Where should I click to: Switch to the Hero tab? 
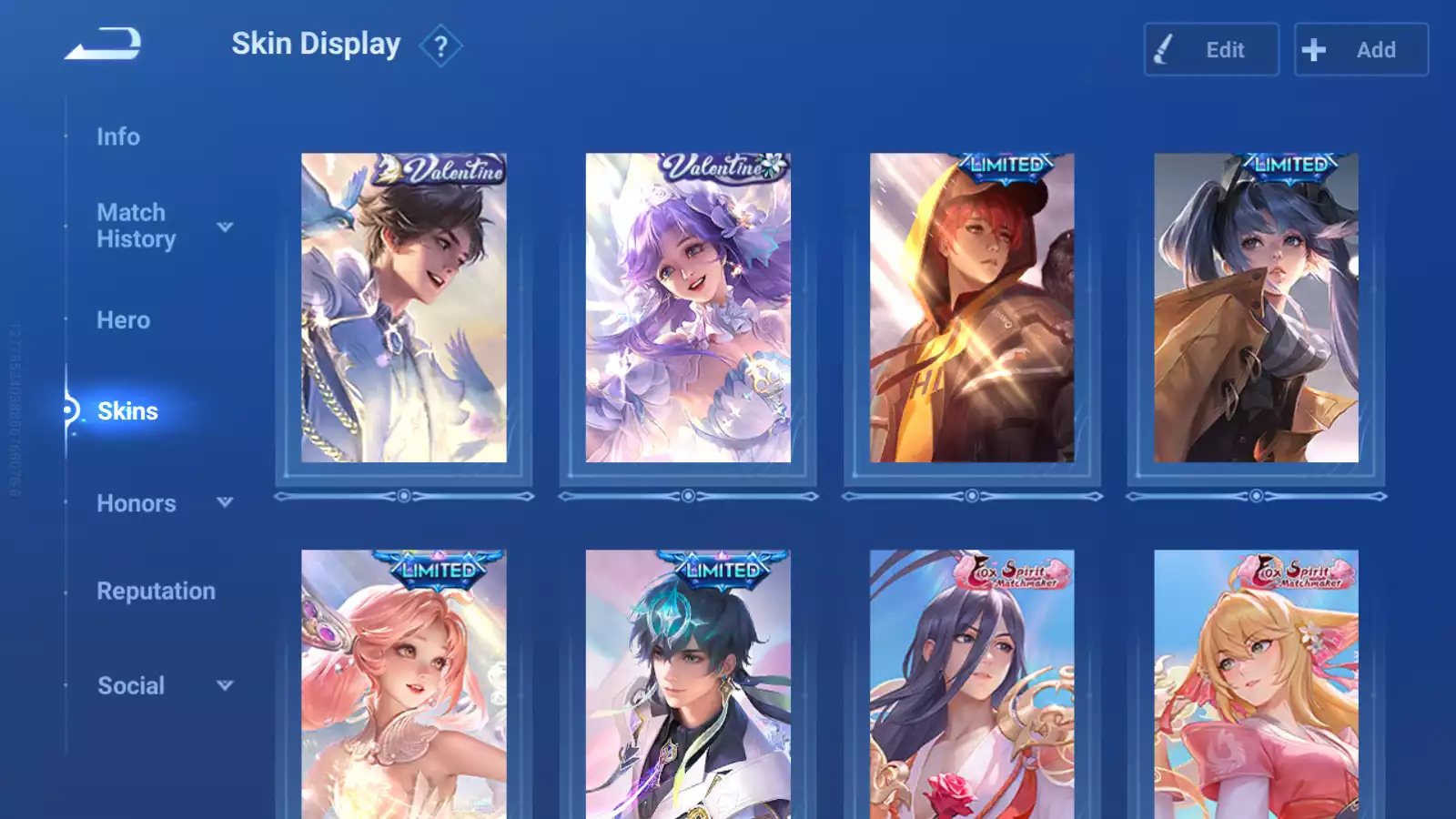(124, 320)
